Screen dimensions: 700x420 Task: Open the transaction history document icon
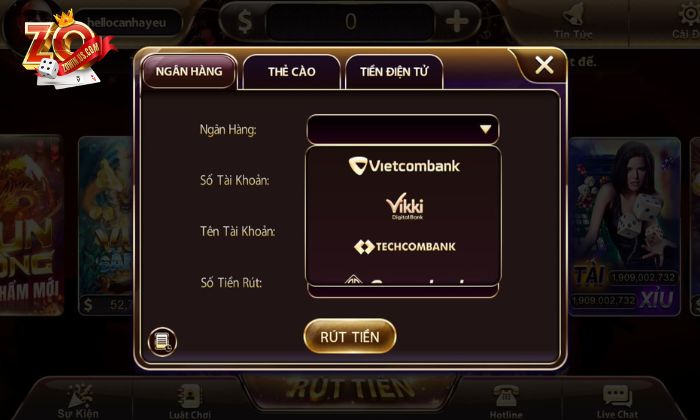[x=161, y=342]
